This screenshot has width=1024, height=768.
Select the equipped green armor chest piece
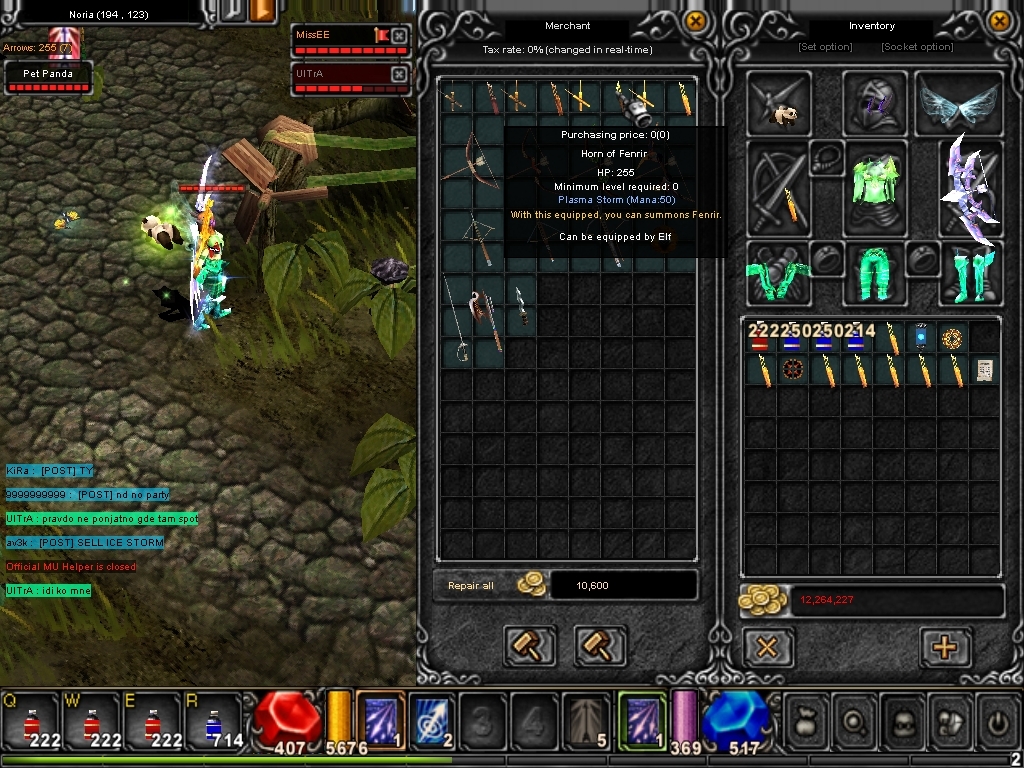tap(875, 188)
